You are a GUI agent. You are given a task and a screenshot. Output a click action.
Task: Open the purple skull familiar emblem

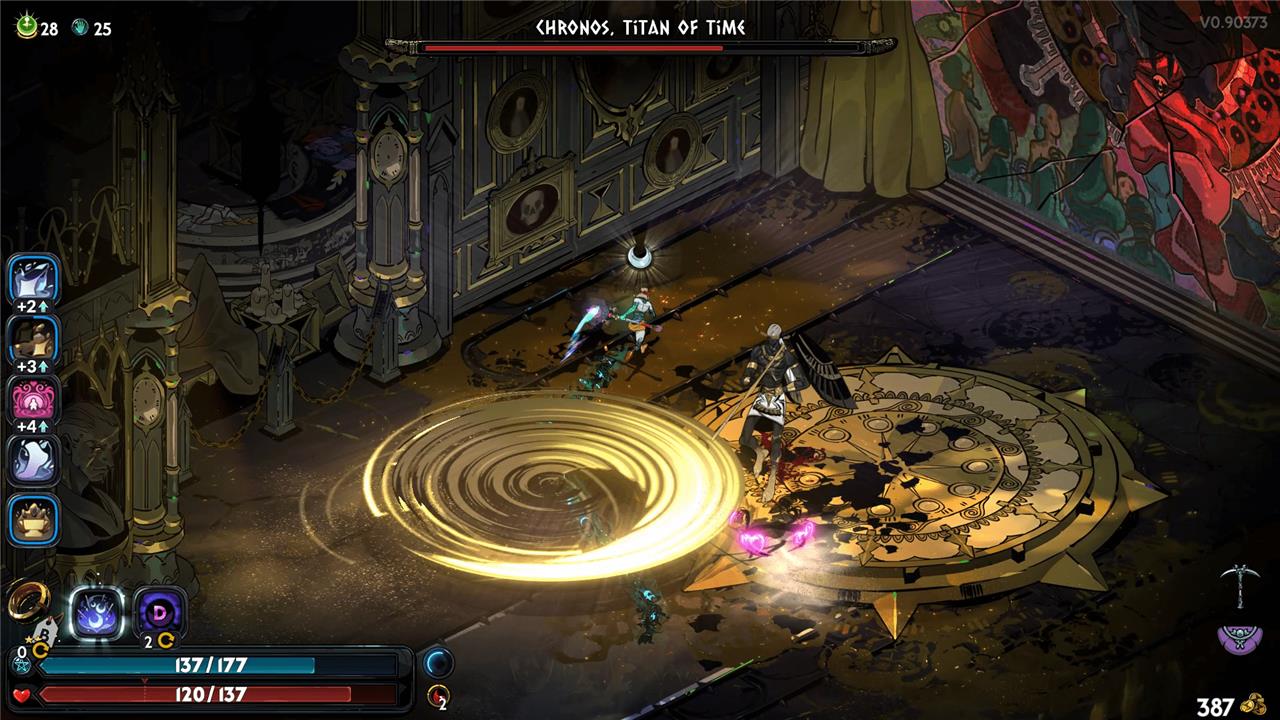tap(1238, 637)
